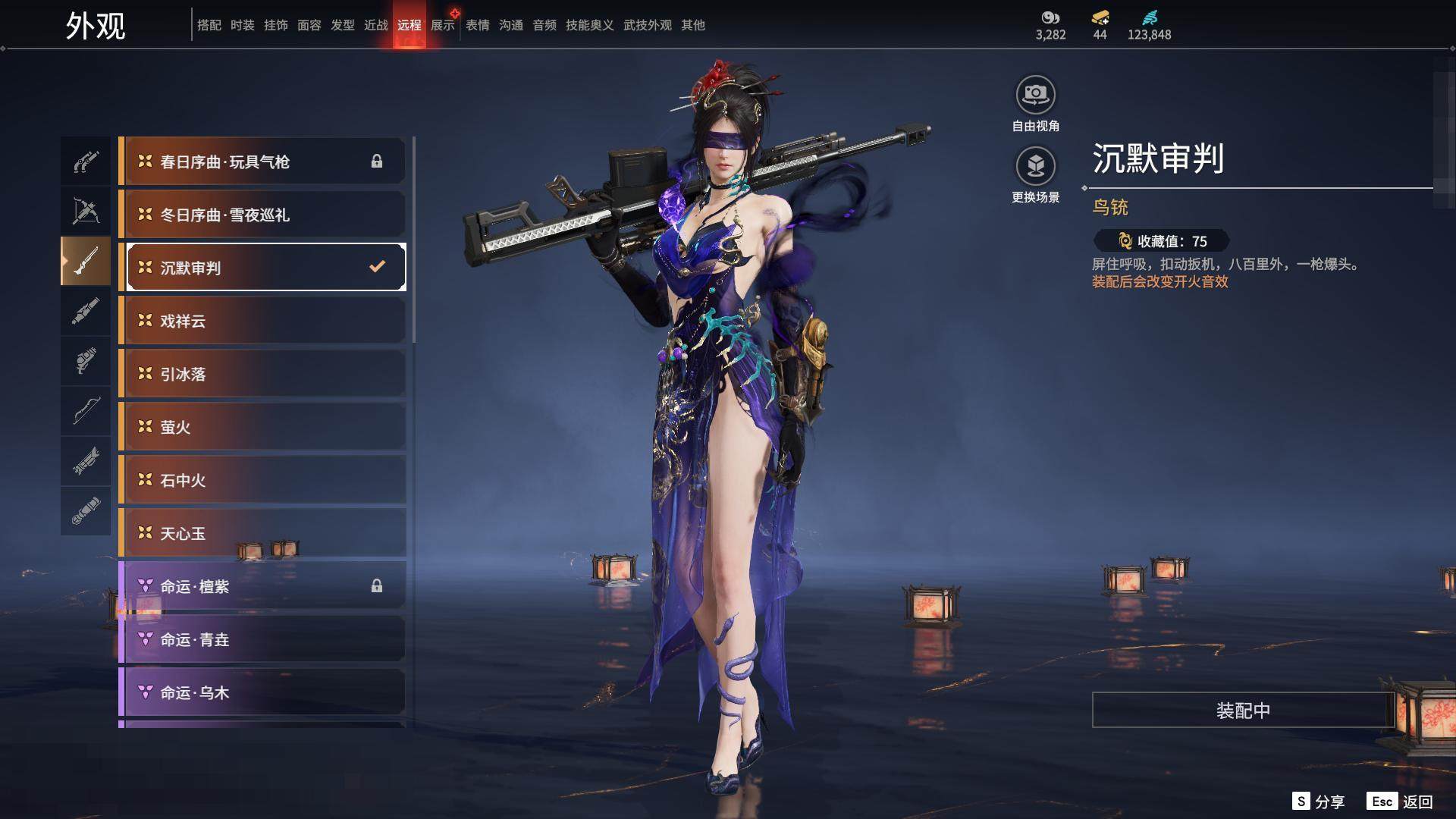The image size is (1456, 819).
Task: Pick the 戏祥云 weapon skin
Action: [263, 321]
